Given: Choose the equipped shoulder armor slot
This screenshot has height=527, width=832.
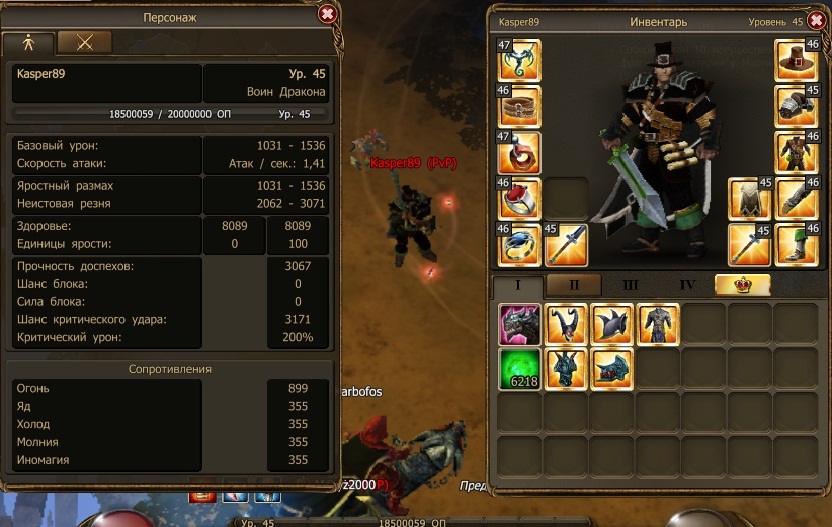Looking at the screenshot, I should click(x=797, y=106).
